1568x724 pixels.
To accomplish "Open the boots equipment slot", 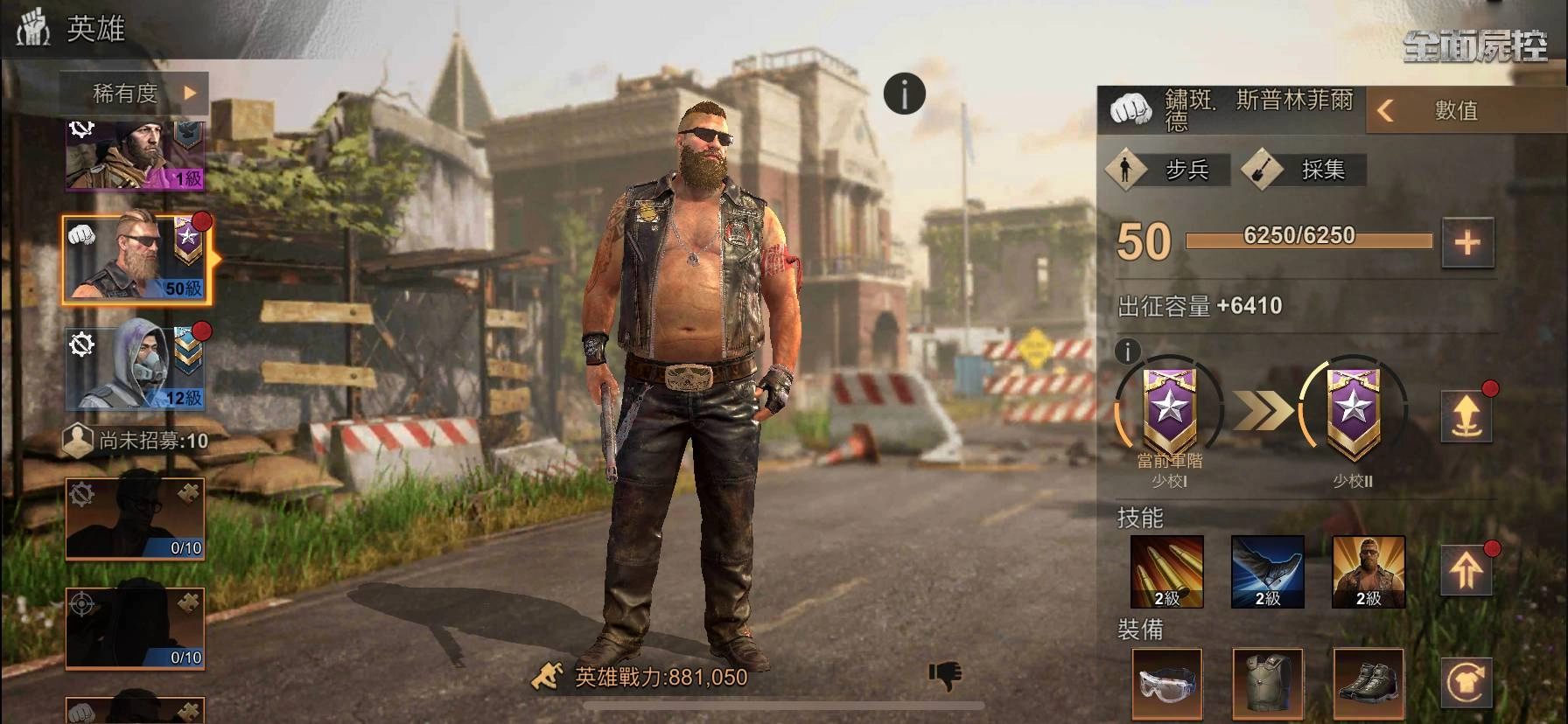I will tap(1368, 684).
